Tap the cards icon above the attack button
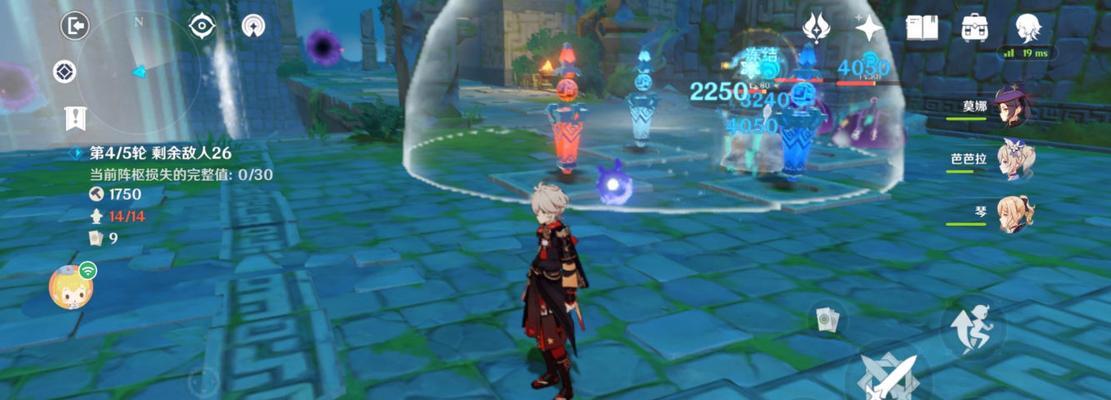This screenshot has height=400, width=1111. 828,319
